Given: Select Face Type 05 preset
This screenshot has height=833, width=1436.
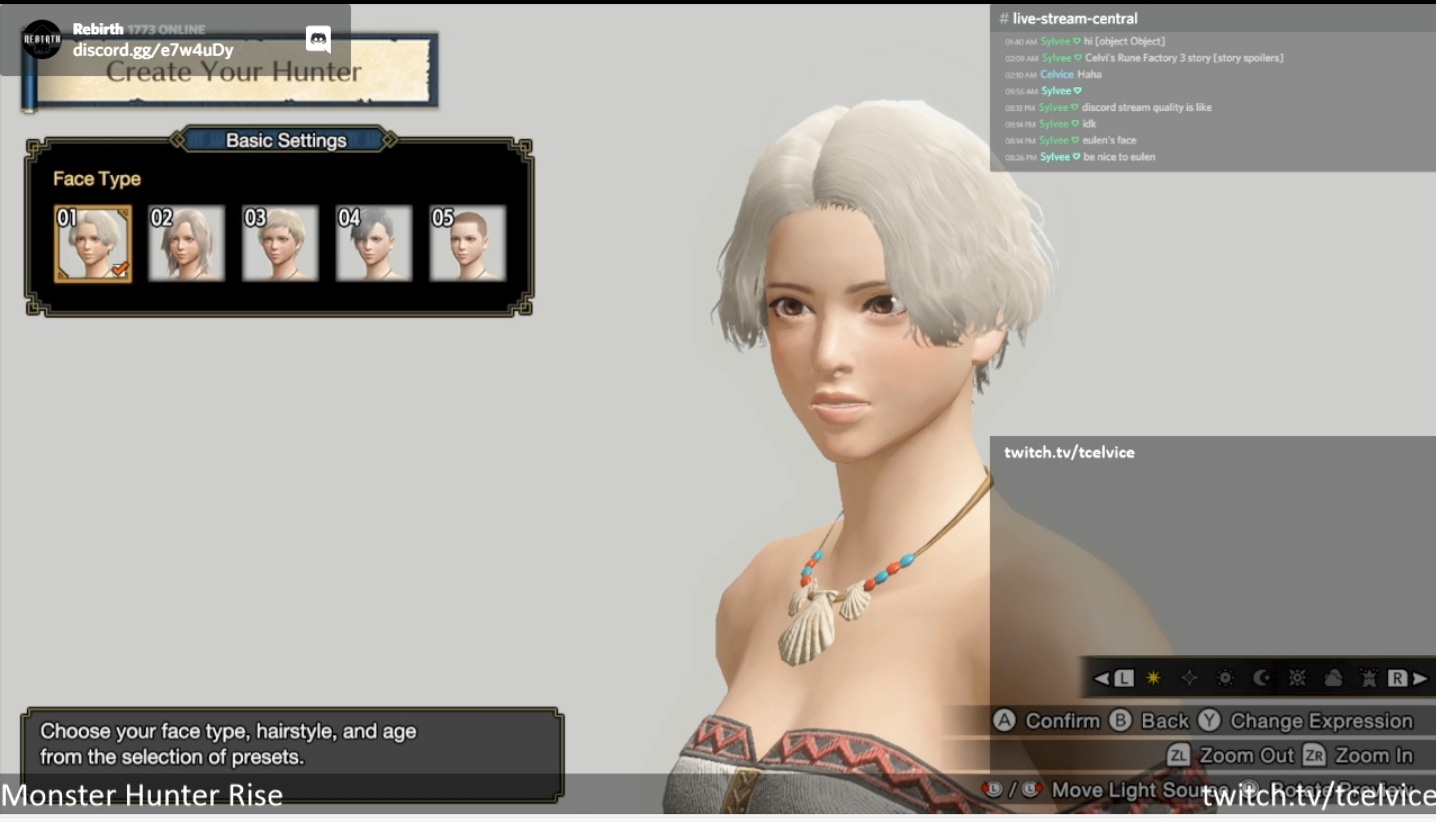Looking at the screenshot, I should click(468, 241).
